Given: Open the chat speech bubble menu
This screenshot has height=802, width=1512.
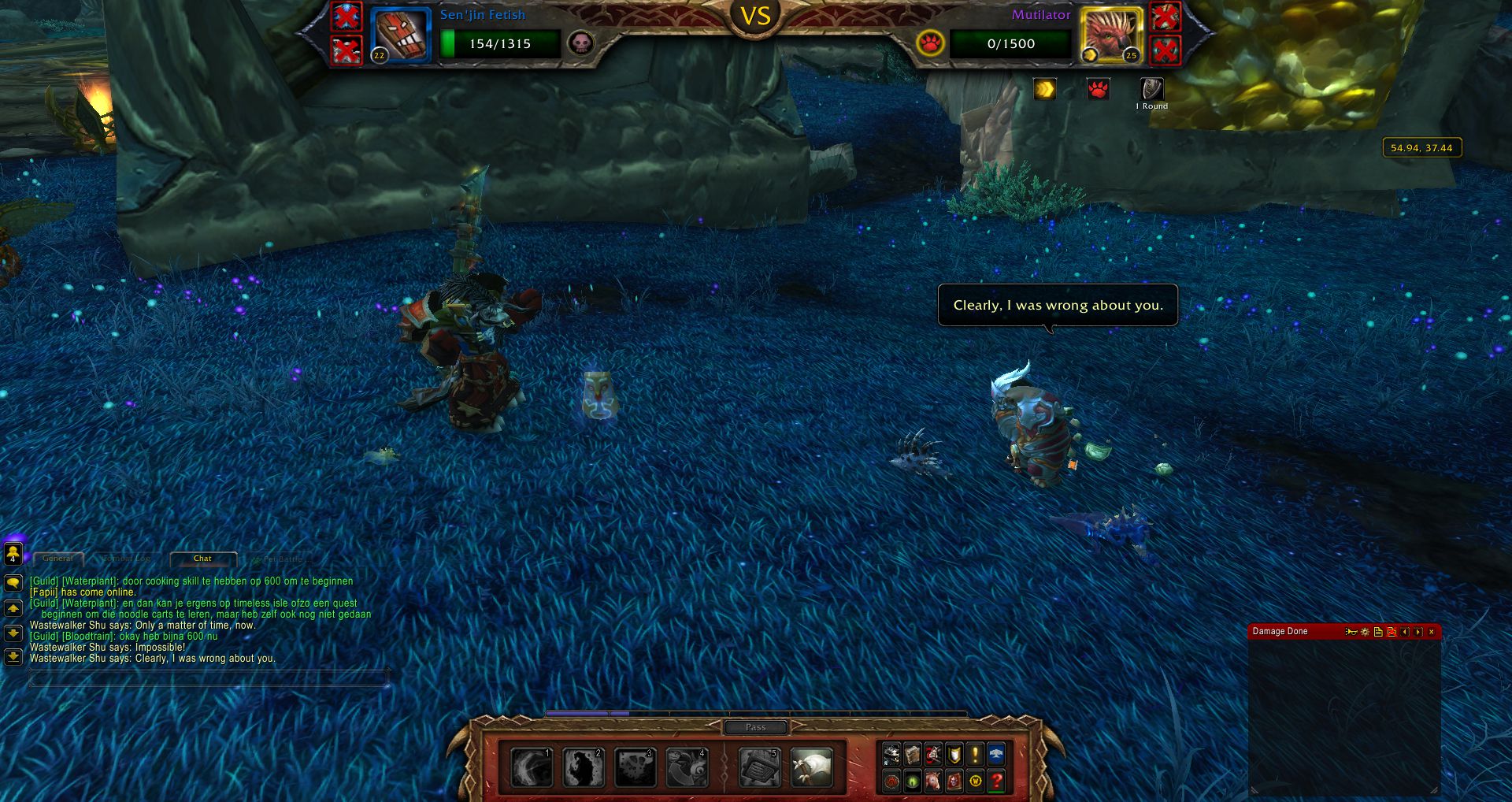Looking at the screenshot, I should pyautogui.click(x=13, y=583).
